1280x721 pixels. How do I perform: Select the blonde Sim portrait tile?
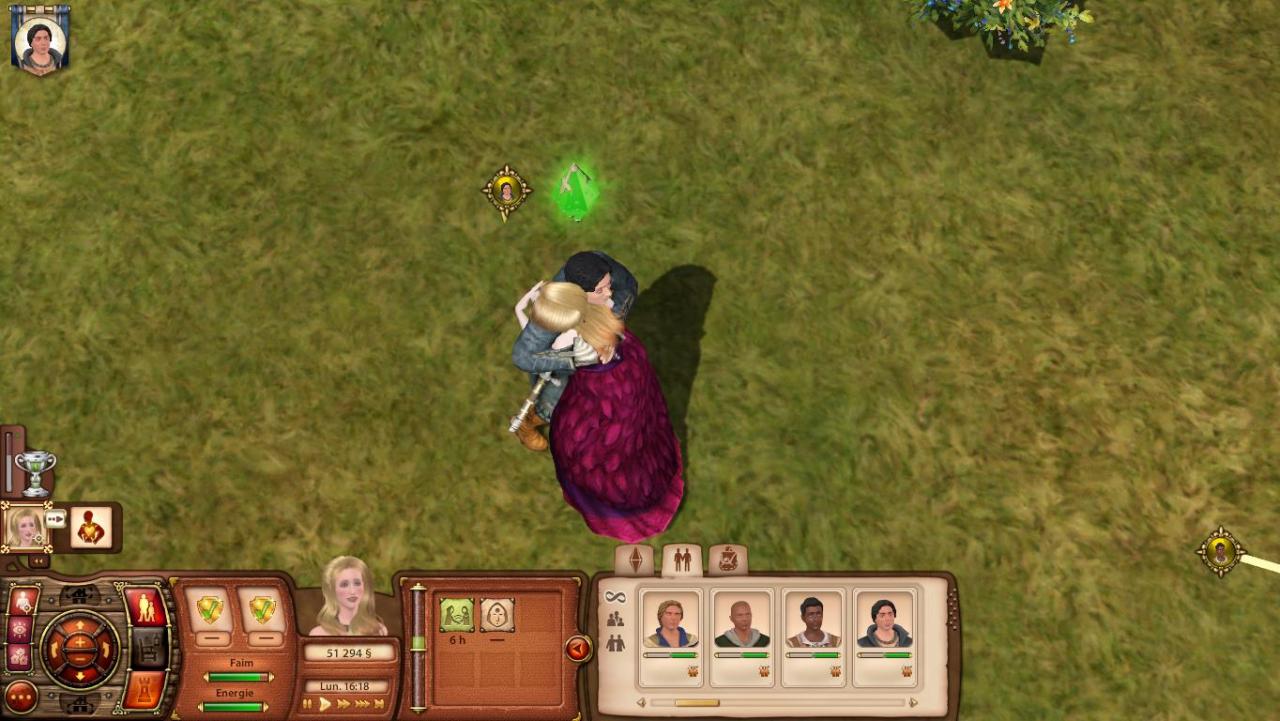tap(24, 526)
